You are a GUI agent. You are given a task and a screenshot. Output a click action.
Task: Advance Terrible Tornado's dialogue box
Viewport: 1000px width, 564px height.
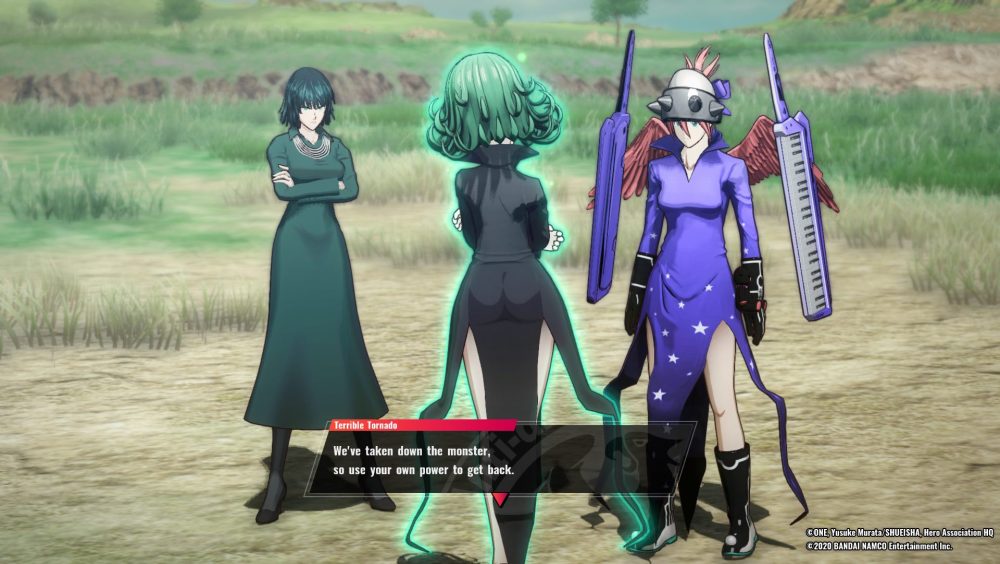(x=500, y=460)
